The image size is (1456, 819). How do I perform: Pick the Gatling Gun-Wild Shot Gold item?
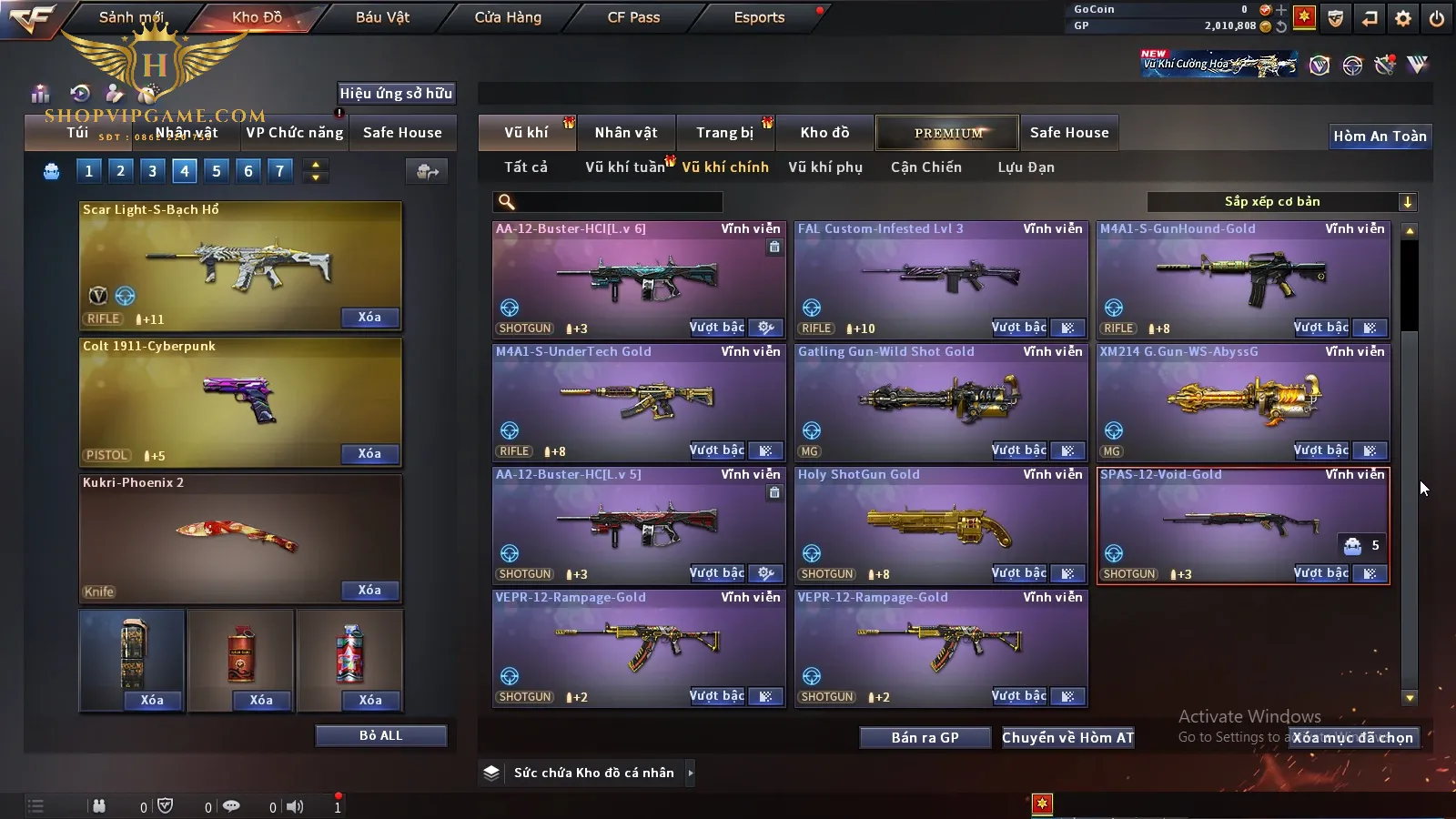coord(940,402)
